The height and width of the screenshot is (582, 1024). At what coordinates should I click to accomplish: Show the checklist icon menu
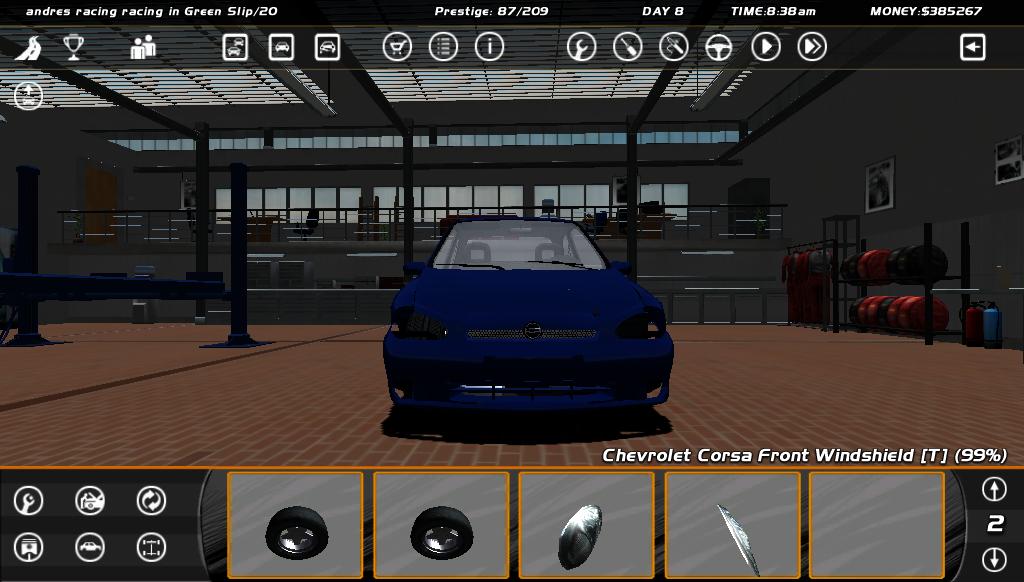(x=443, y=47)
